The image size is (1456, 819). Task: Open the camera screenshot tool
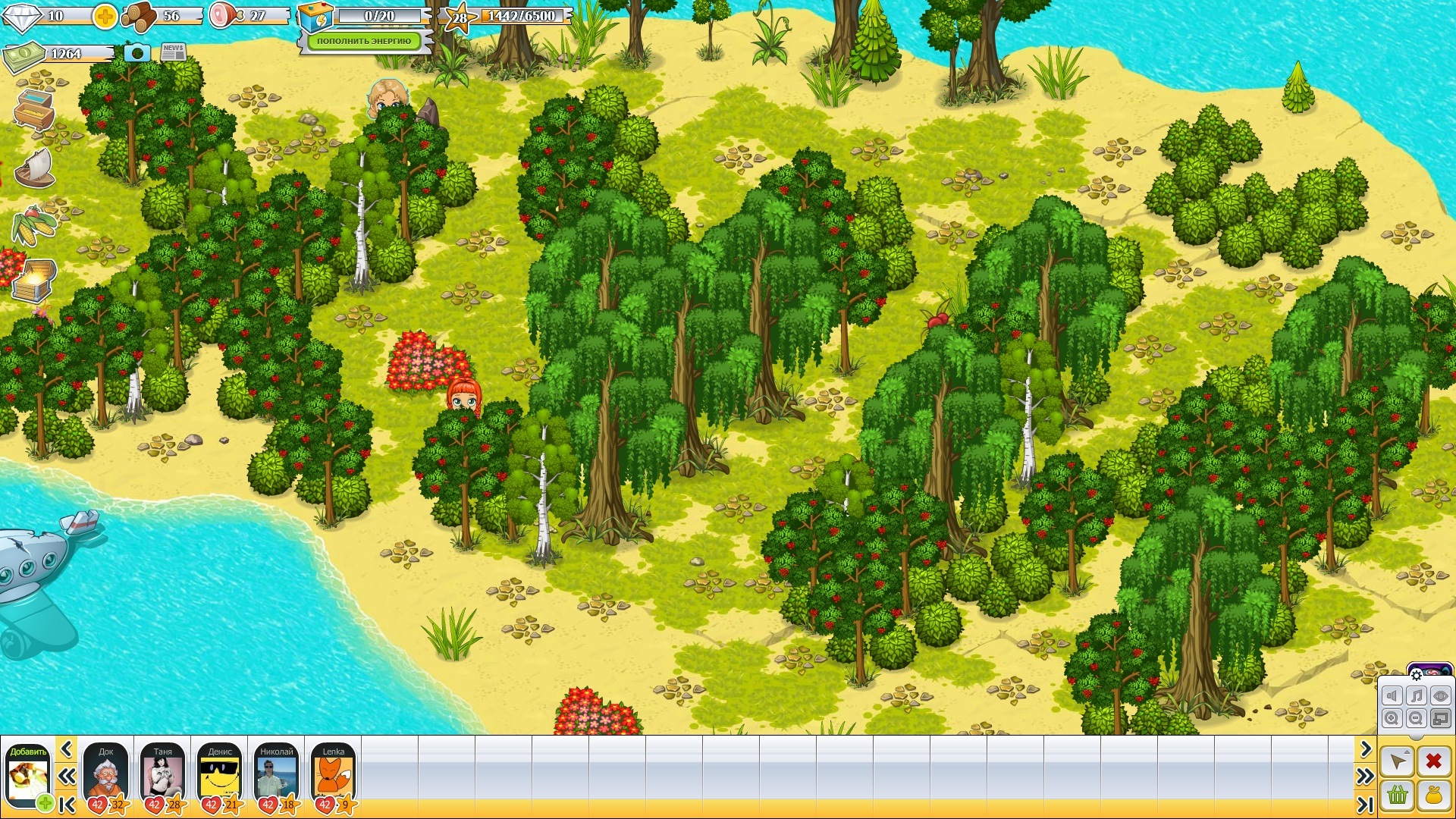[136, 52]
